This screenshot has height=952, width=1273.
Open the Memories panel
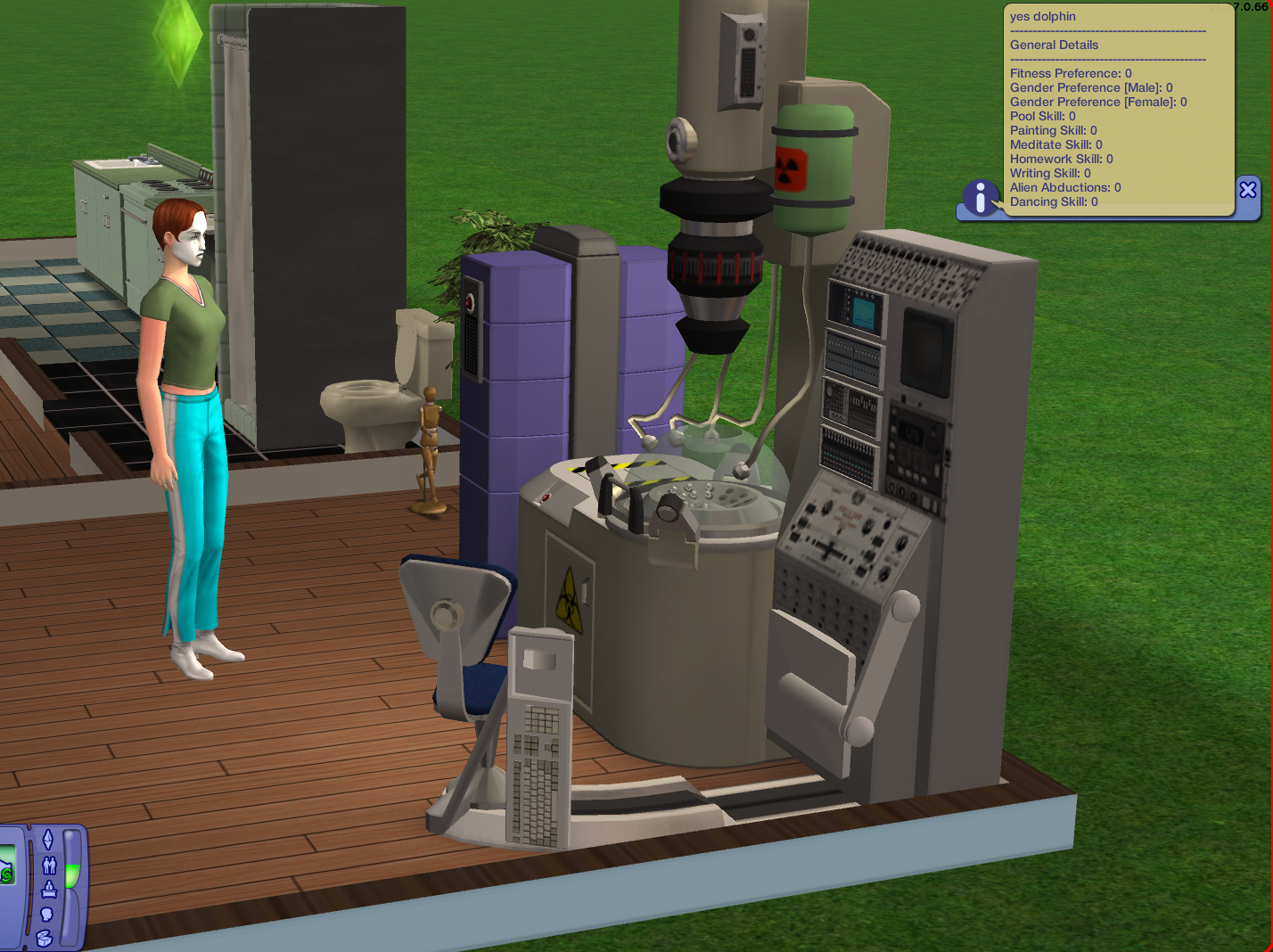click(46, 915)
